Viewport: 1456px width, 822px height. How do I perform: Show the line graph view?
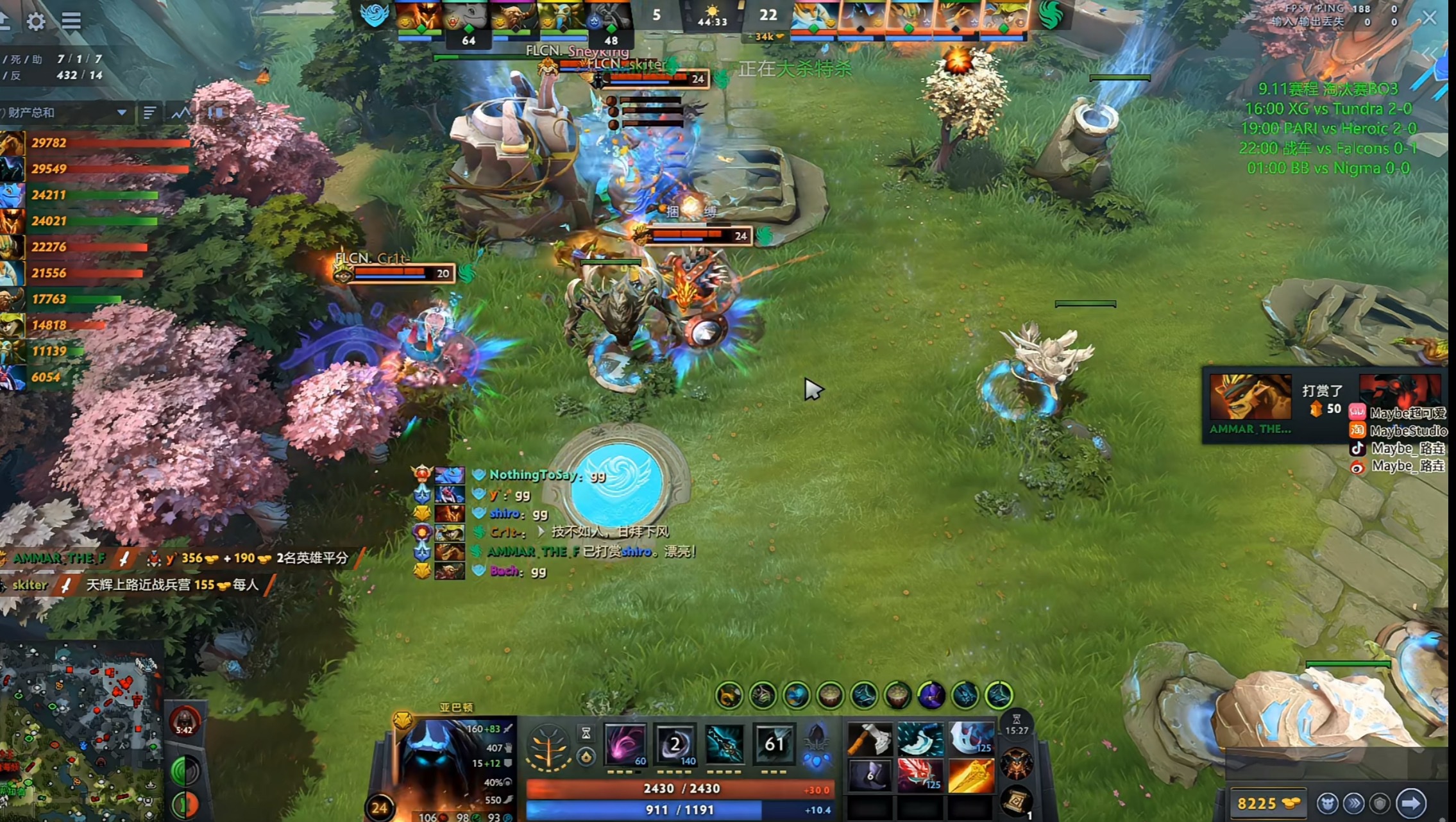click(181, 113)
